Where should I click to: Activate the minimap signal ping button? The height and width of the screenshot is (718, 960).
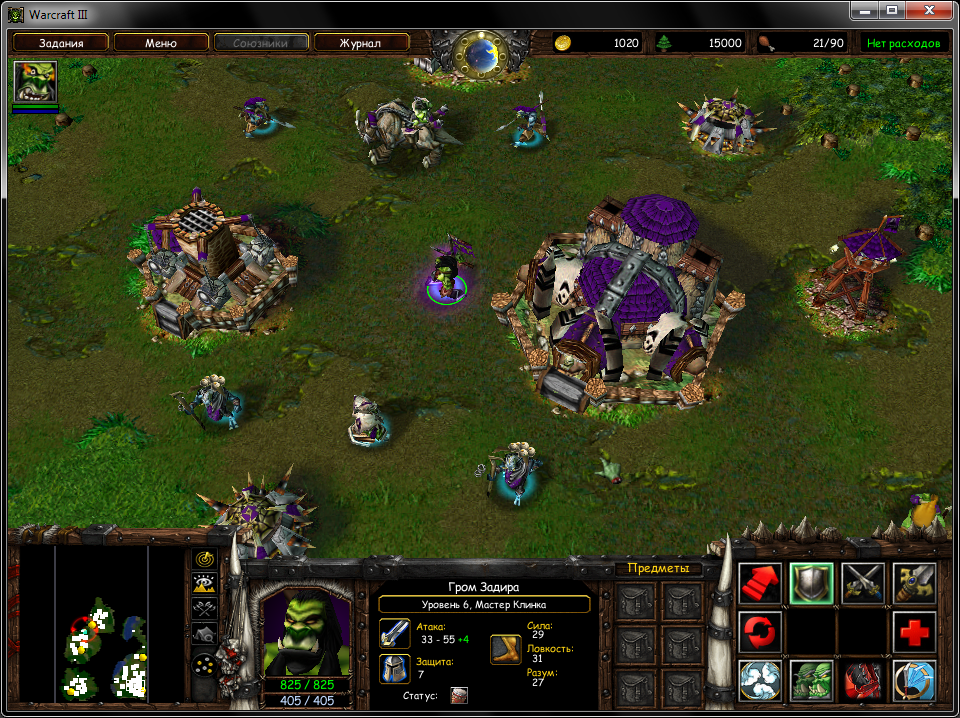tap(205, 560)
